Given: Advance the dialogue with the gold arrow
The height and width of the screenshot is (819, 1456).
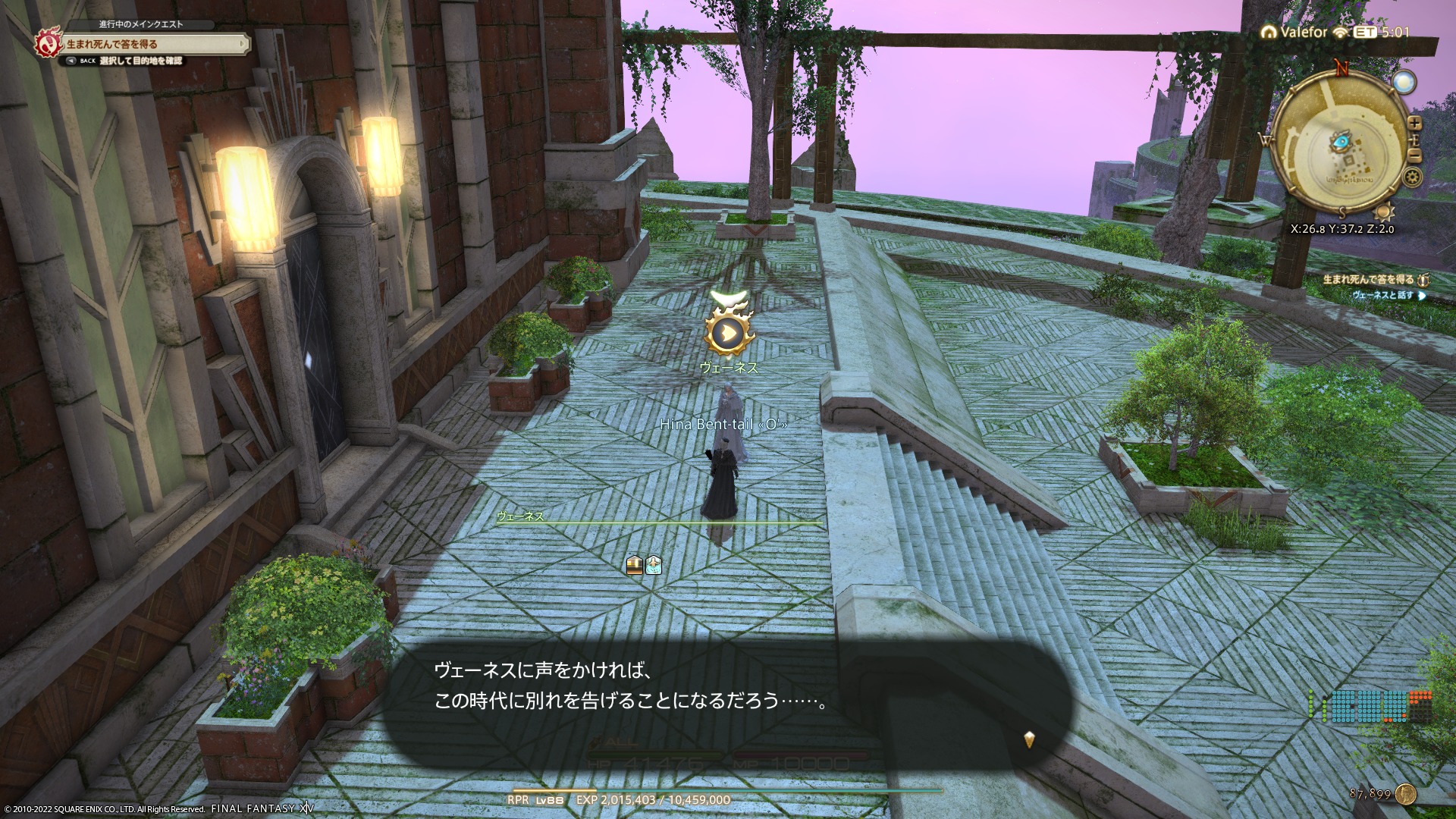Looking at the screenshot, I should (x=1029, y=739).
